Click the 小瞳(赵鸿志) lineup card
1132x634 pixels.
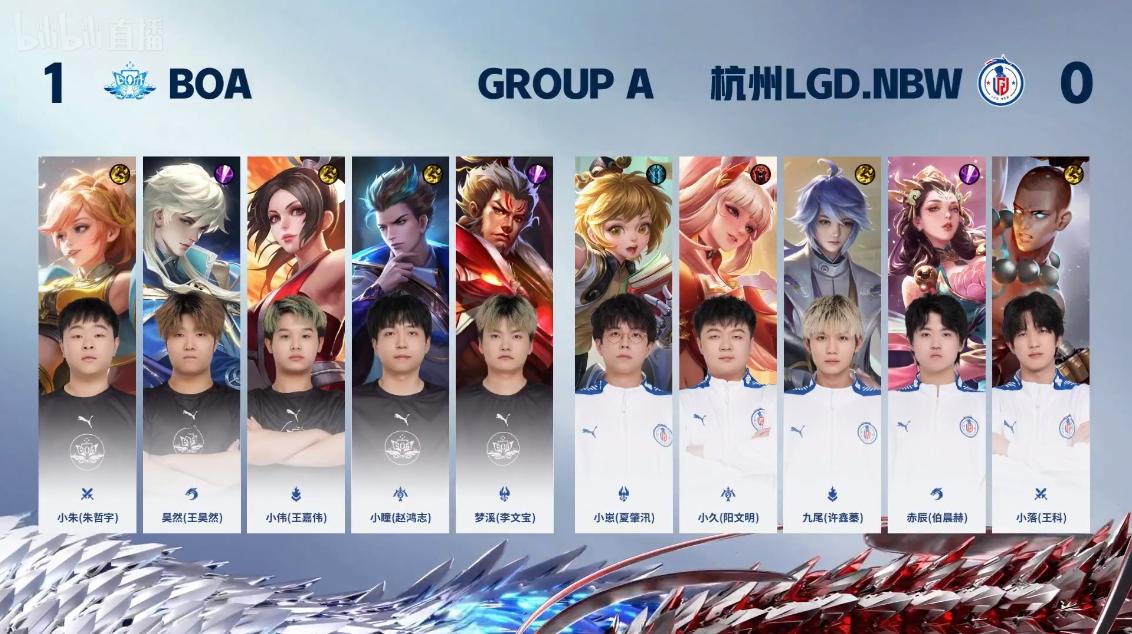pyautogui.click(x=399, y=344)
